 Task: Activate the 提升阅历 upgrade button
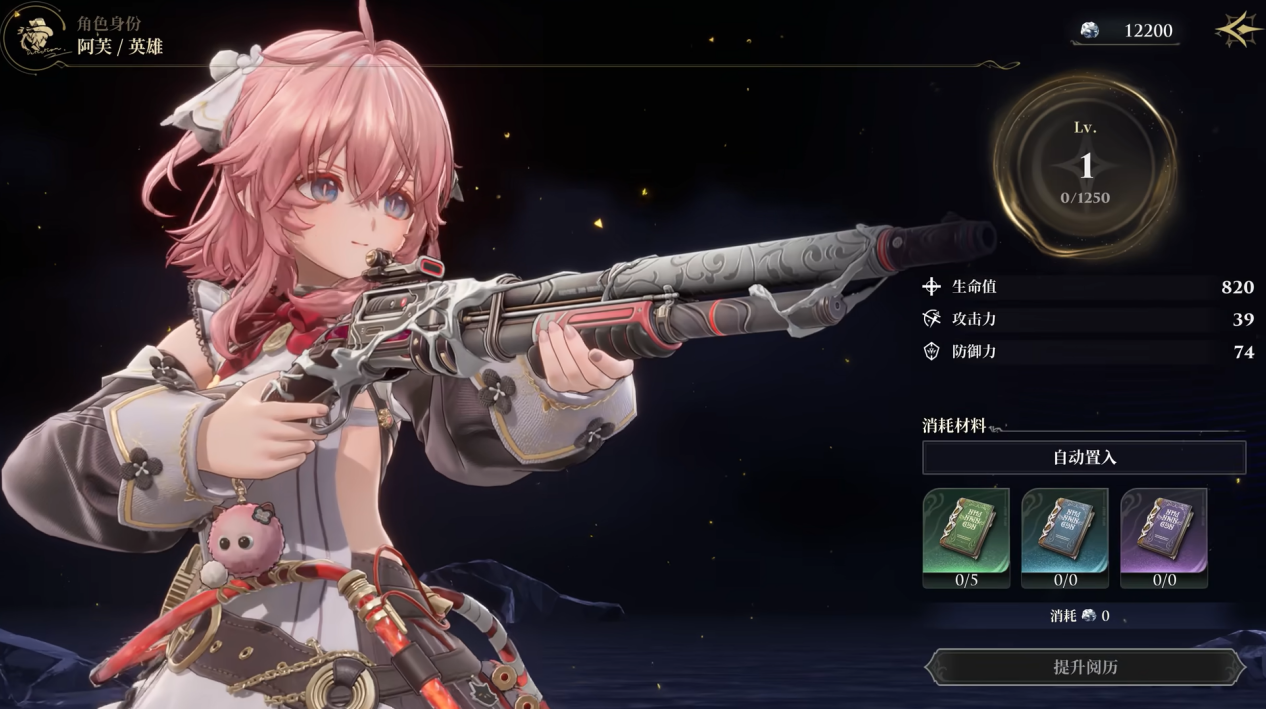point(1084,667)
